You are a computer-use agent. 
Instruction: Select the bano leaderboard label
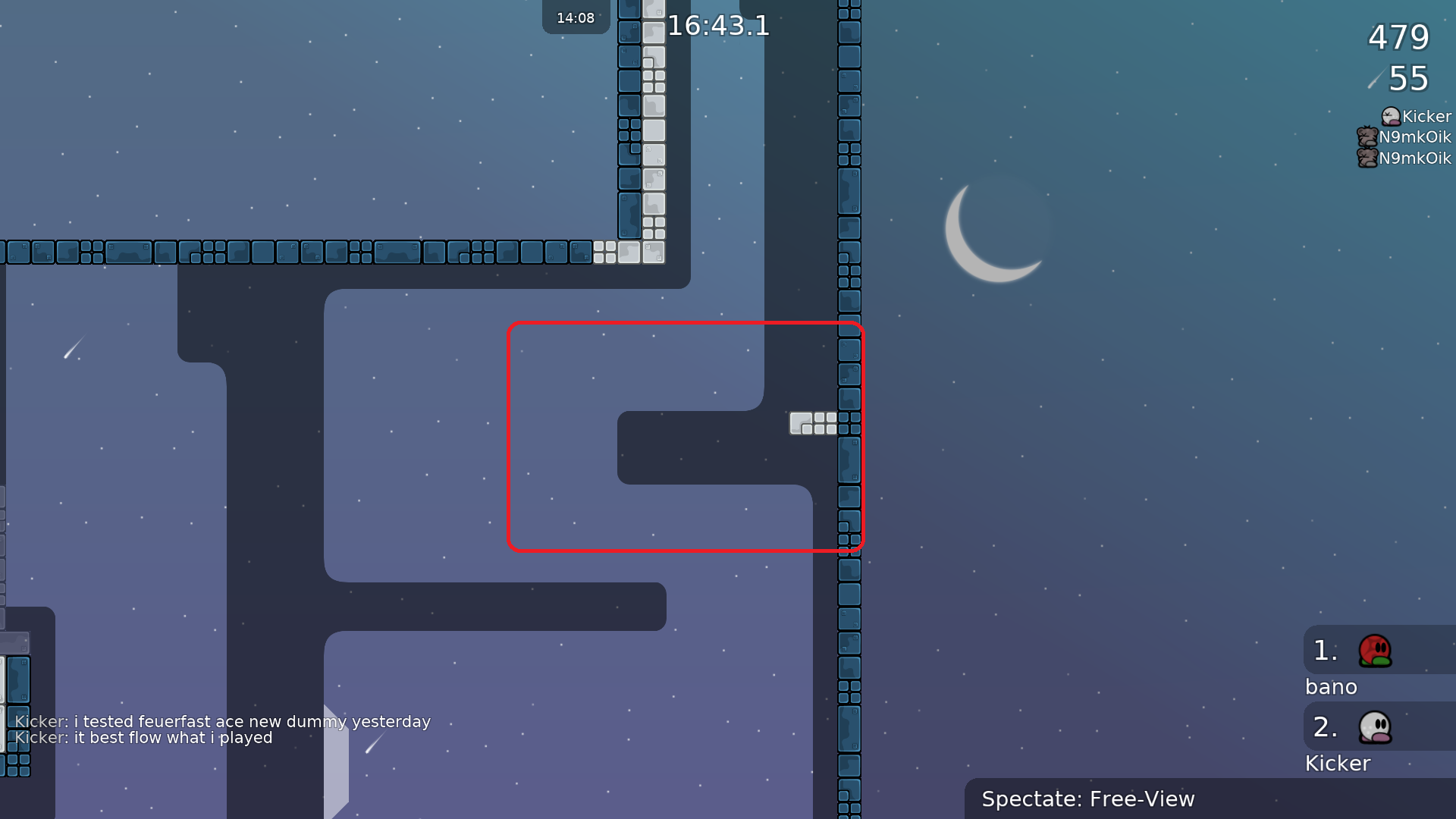[x=1332, y=687]
